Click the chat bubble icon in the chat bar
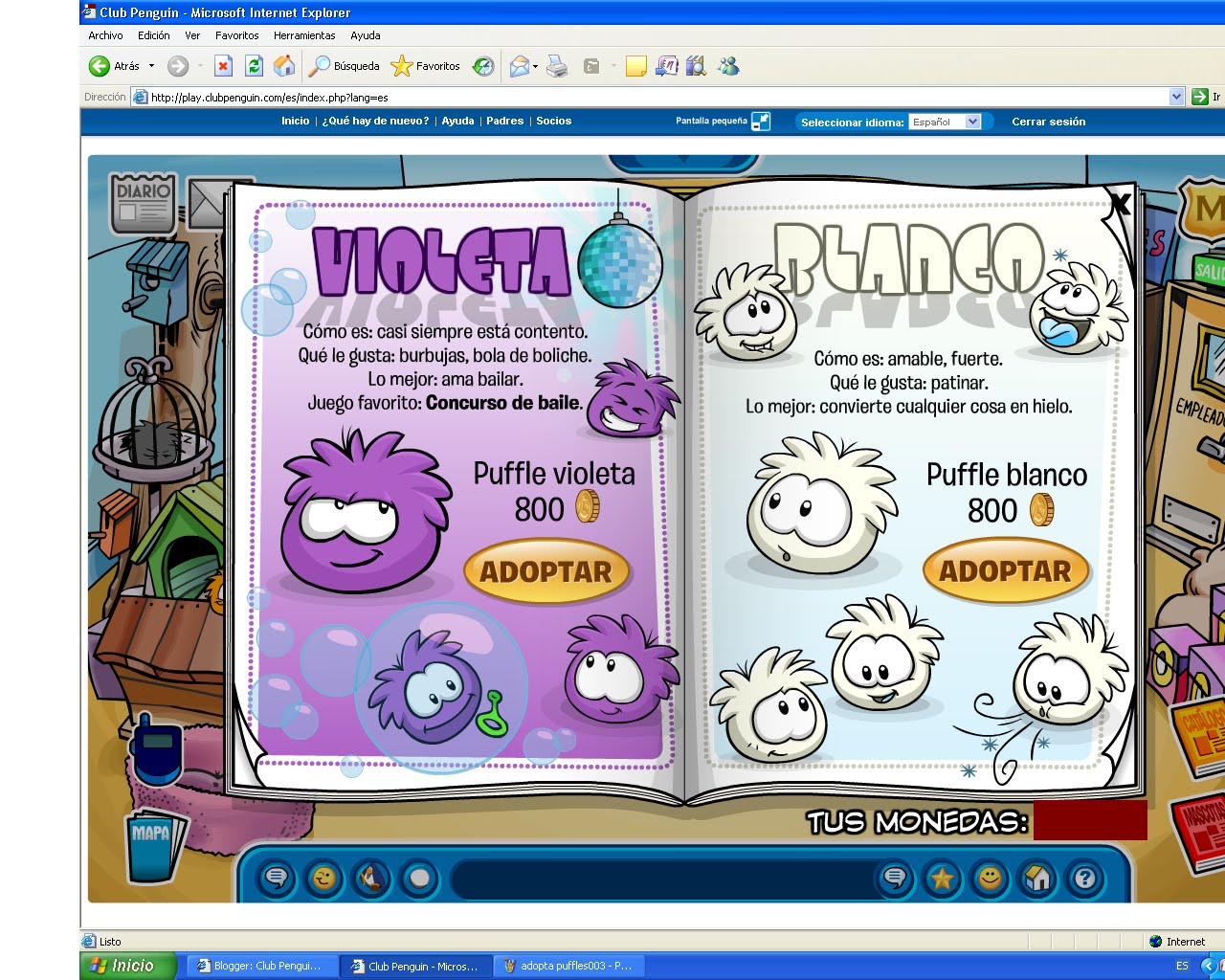1225x980 pixels. (x=277, y=879)
